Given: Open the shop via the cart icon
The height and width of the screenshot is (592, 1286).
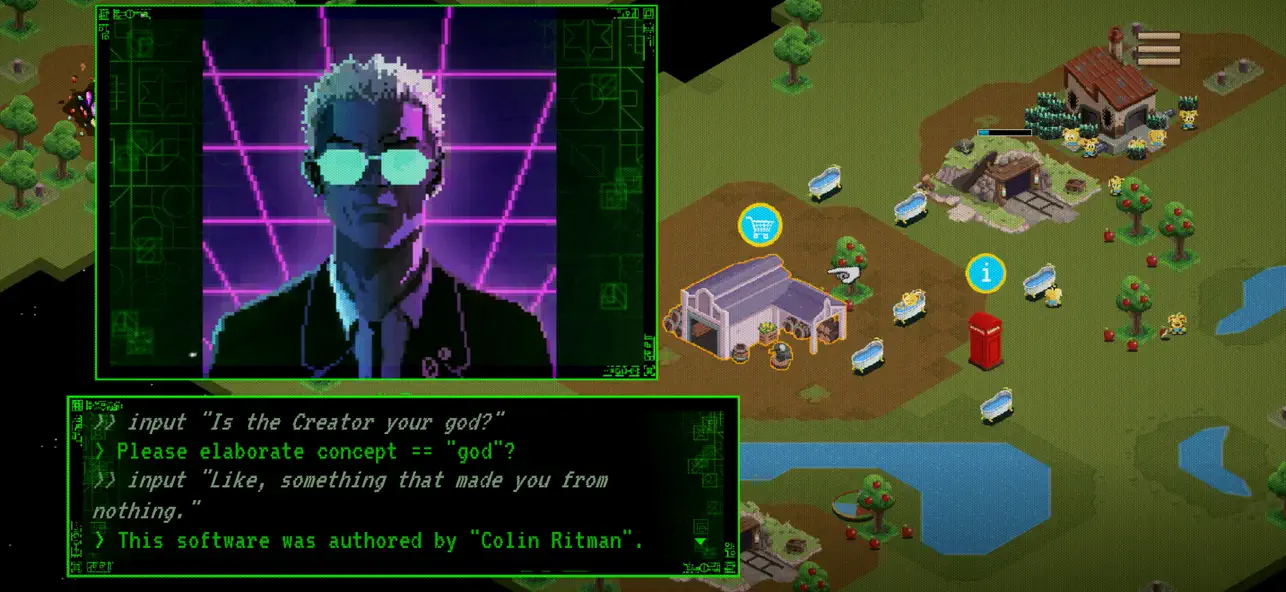Looking at the screenshot, I should tap(760, 225).
